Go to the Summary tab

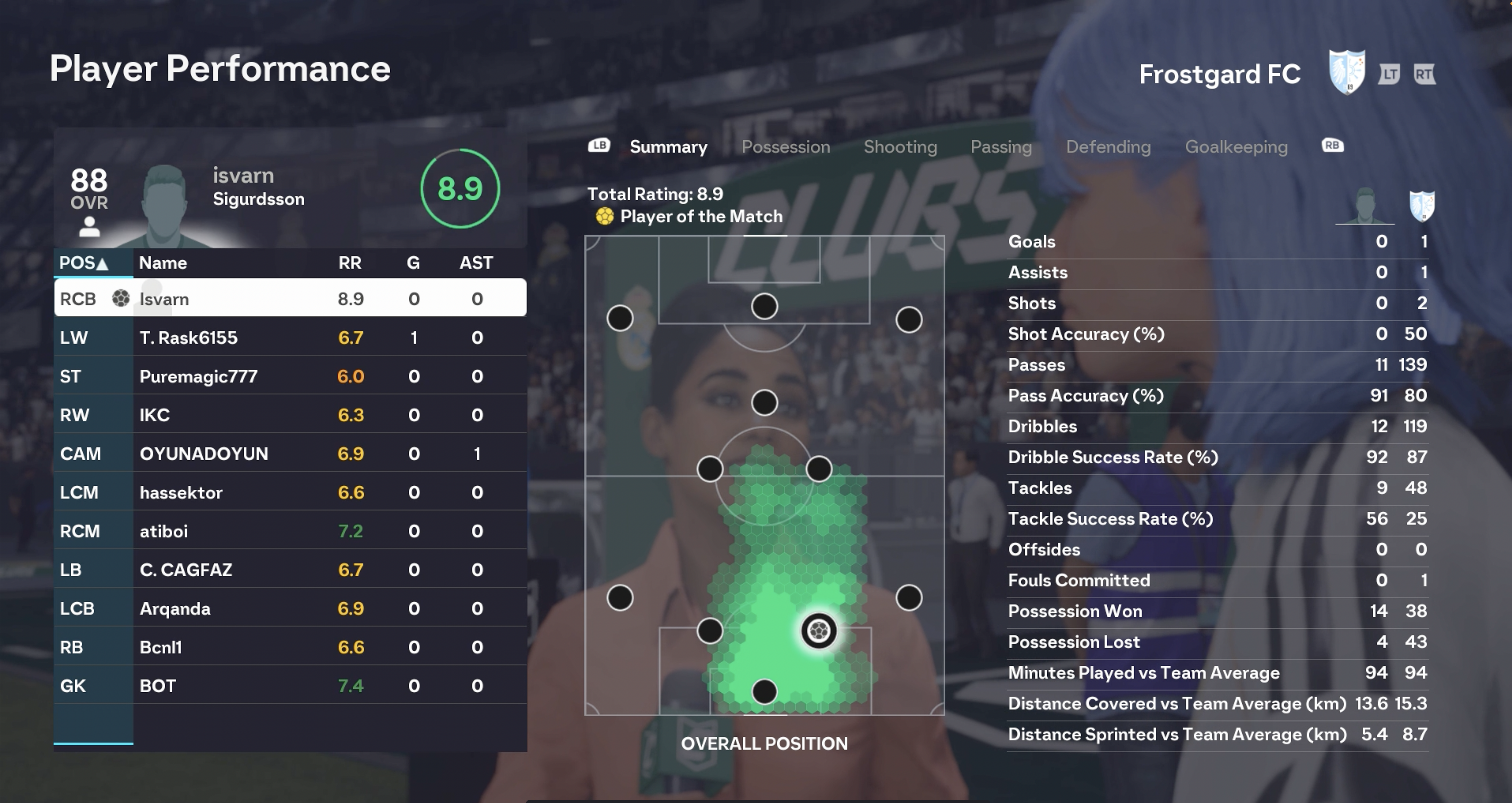tap(668, 147)
